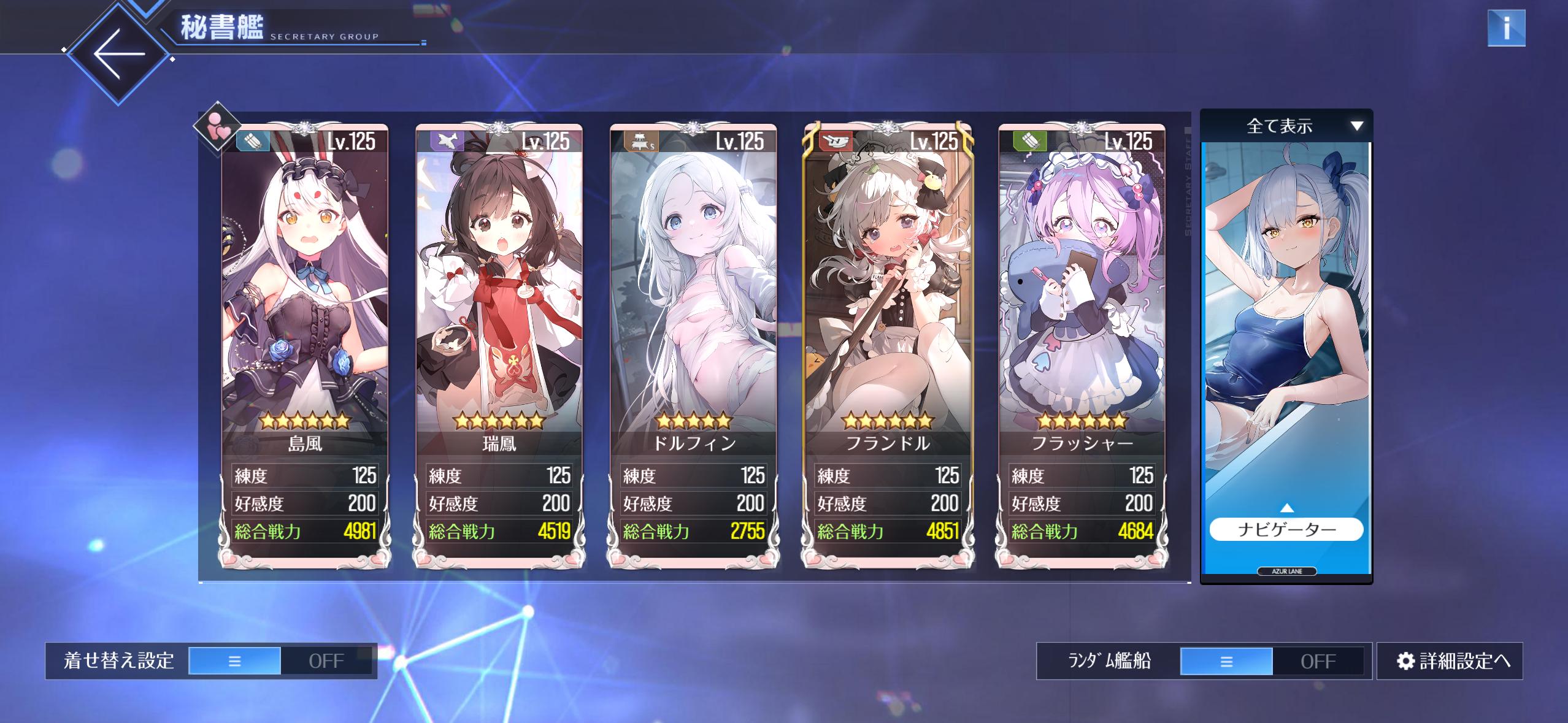The image size is (1568, 723).
Task: Select the 島風 secretary card
Action: pyautogui.click(x=305, y=307)
